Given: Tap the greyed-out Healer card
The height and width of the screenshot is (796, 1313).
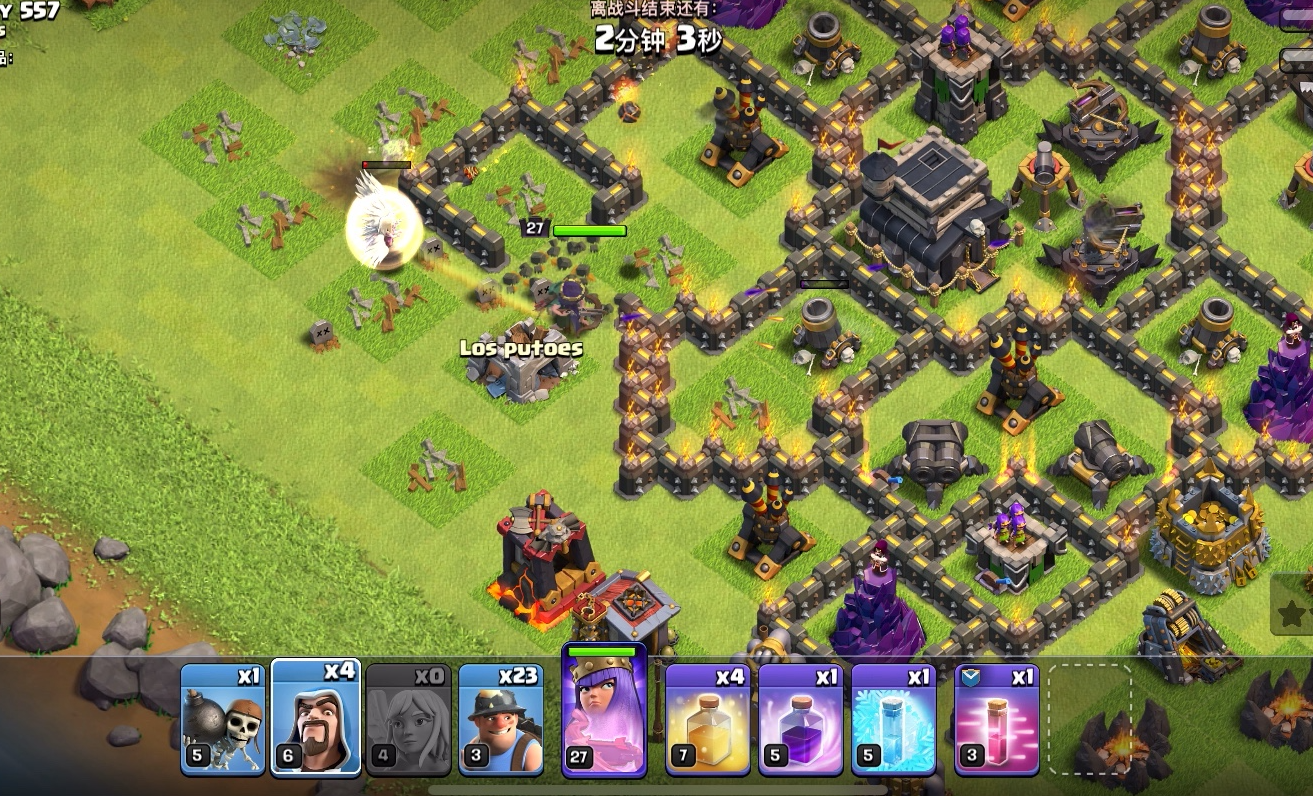Looking at the screenshot, I should (x=408, y=718).
